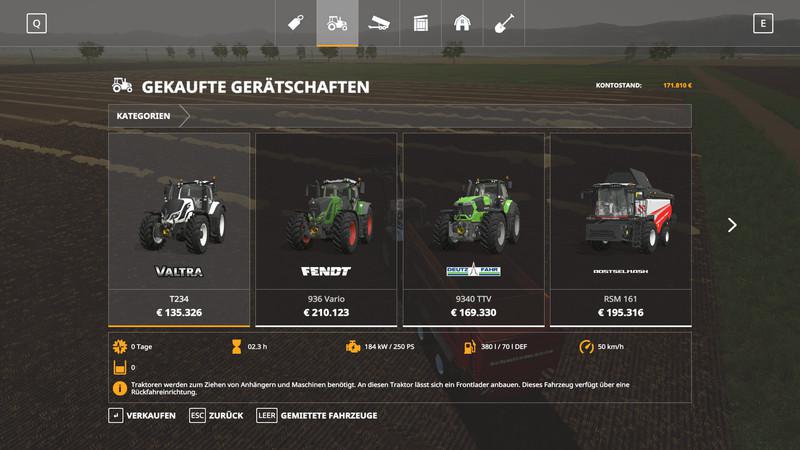
Task: Pick the RSM 161 harvester card
Action: pos(620,229)
